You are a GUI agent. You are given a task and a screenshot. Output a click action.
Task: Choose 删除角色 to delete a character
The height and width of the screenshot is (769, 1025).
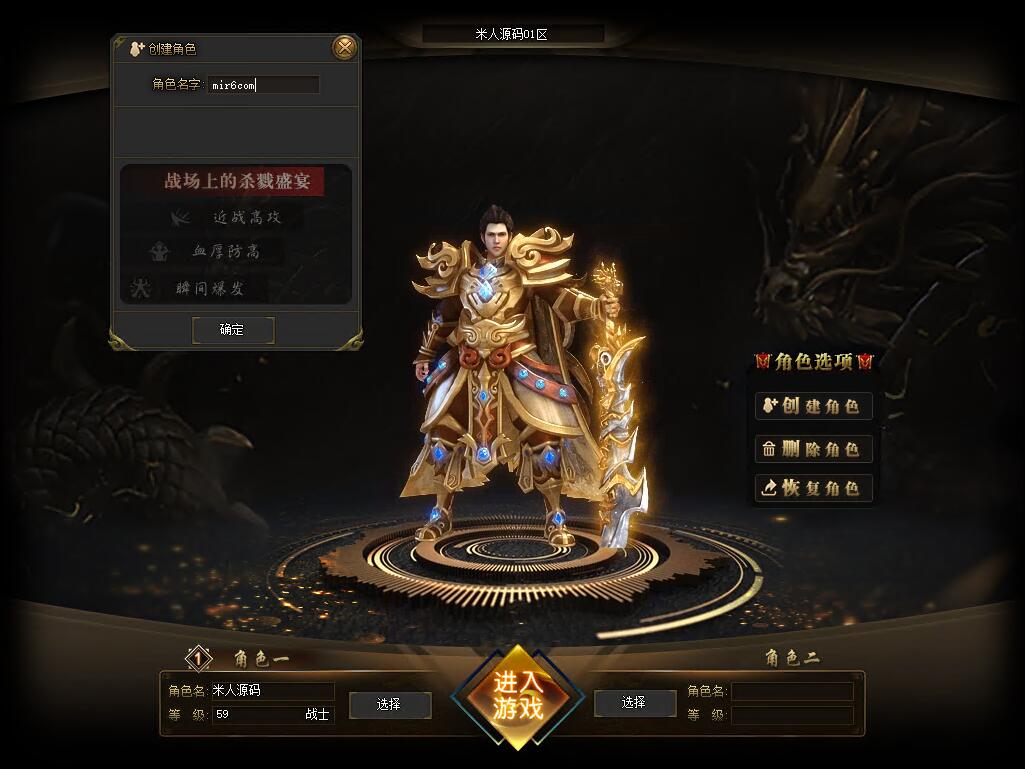pos(813,449)
